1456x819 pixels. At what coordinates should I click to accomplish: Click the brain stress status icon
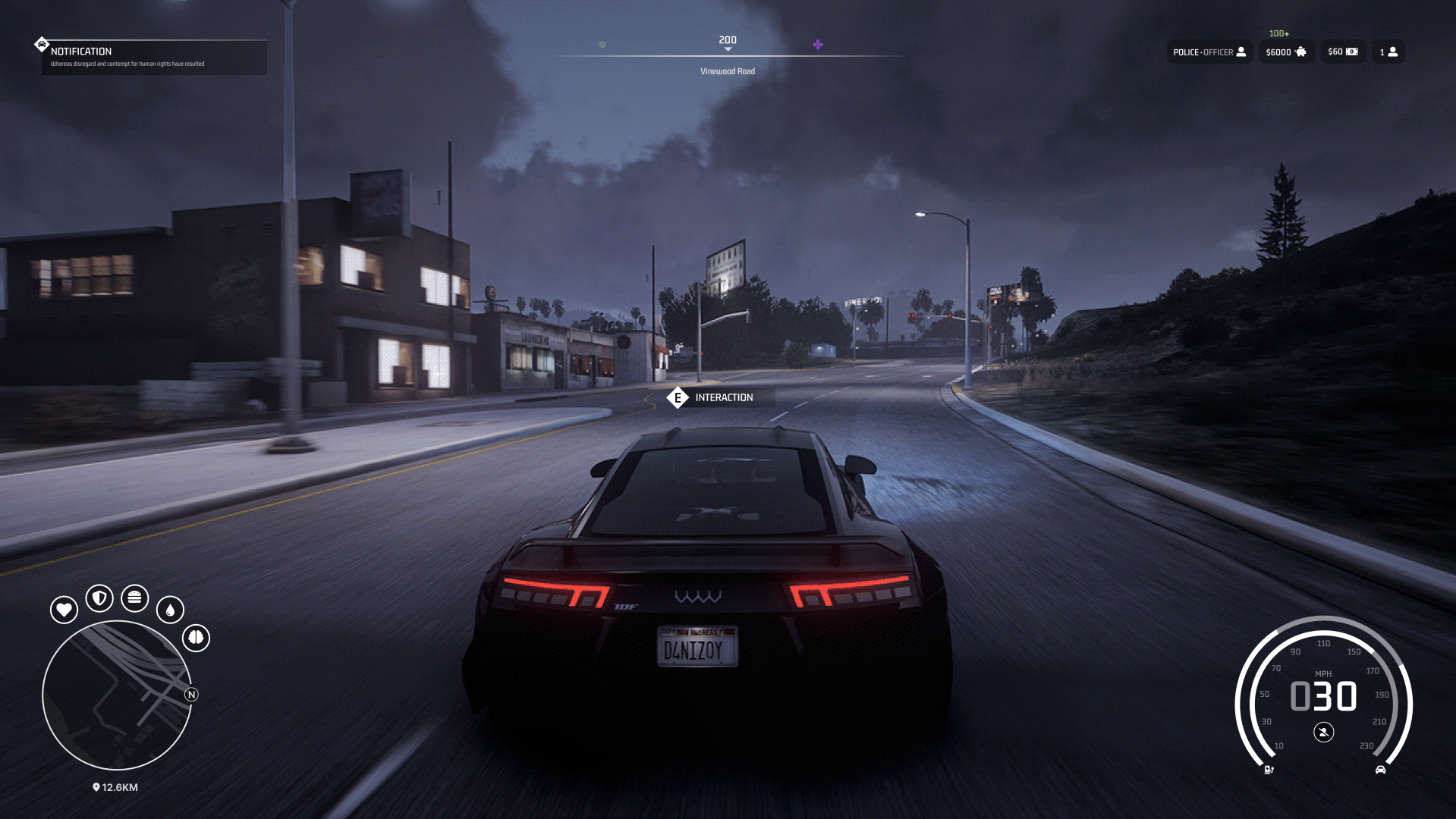coord(196,638)
